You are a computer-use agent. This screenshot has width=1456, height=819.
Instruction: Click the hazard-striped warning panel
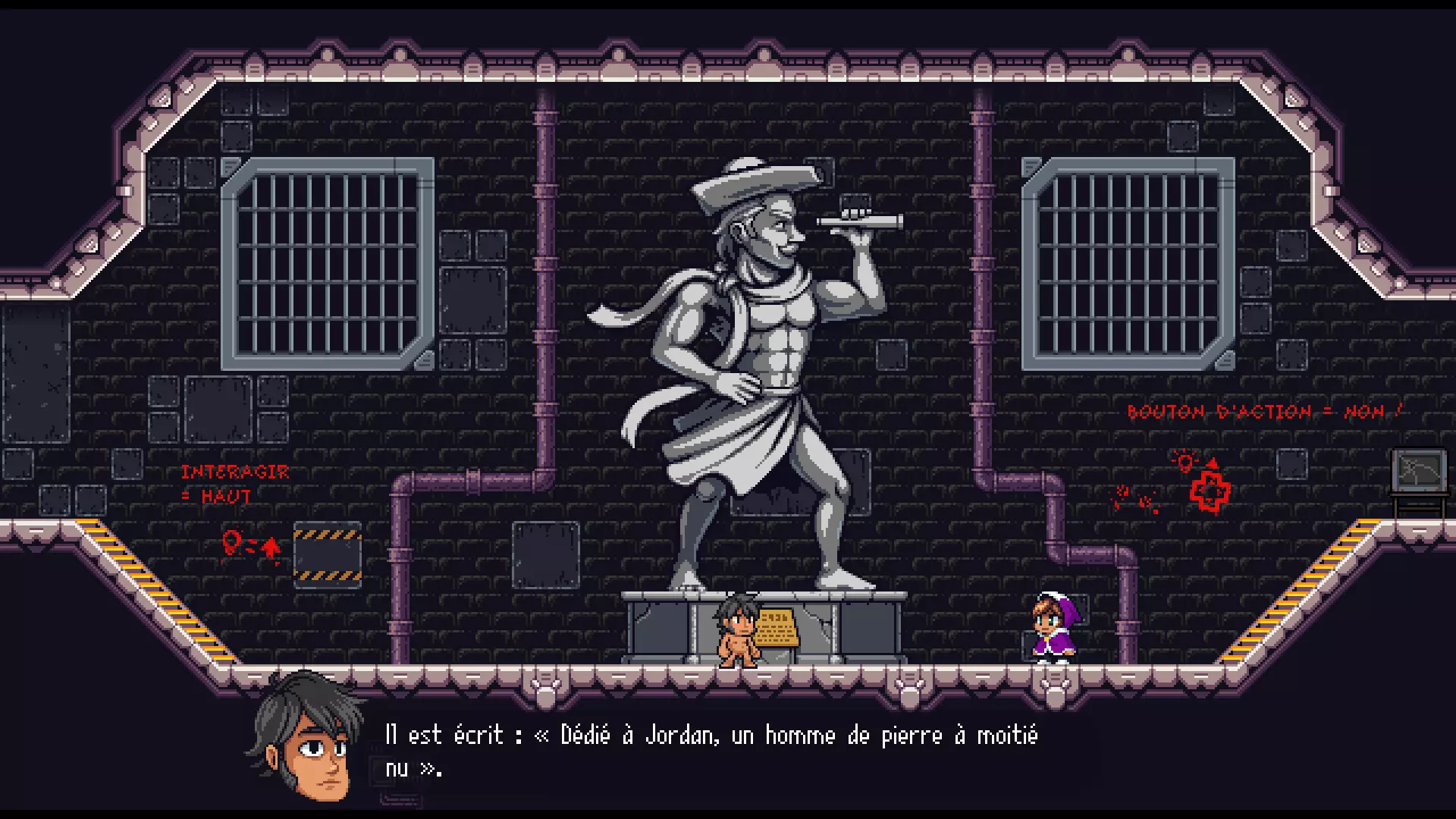point(328,555)
